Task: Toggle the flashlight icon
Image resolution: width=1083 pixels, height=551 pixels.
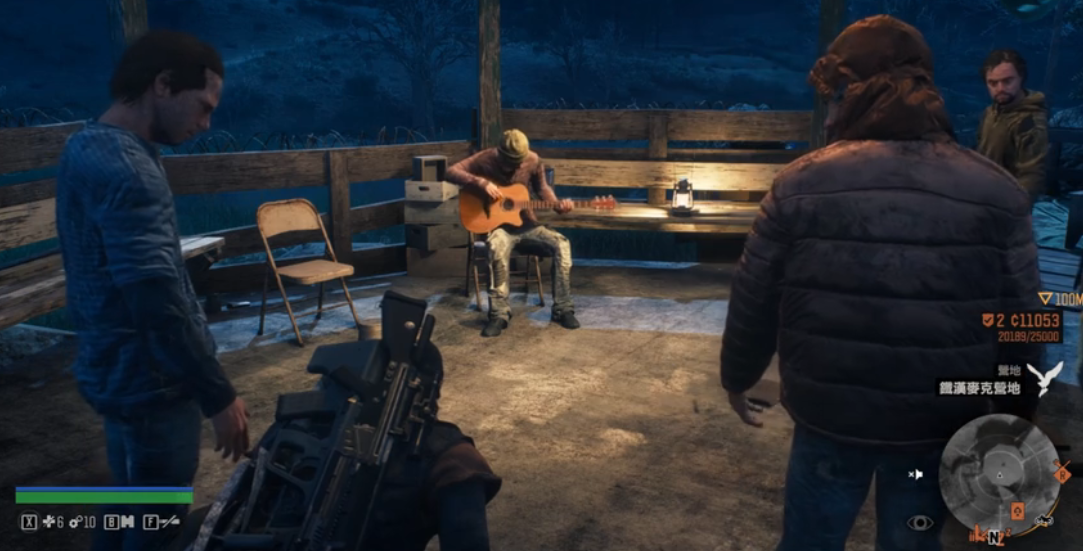Action: [170, 522]
